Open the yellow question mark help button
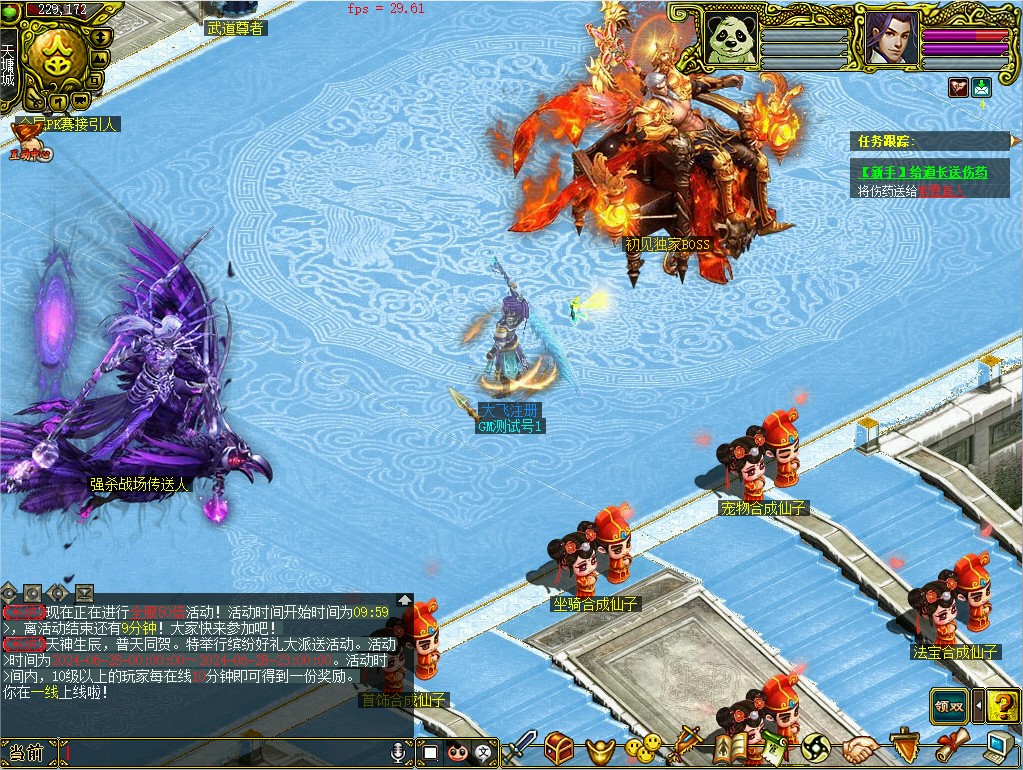 point(1003,706)
